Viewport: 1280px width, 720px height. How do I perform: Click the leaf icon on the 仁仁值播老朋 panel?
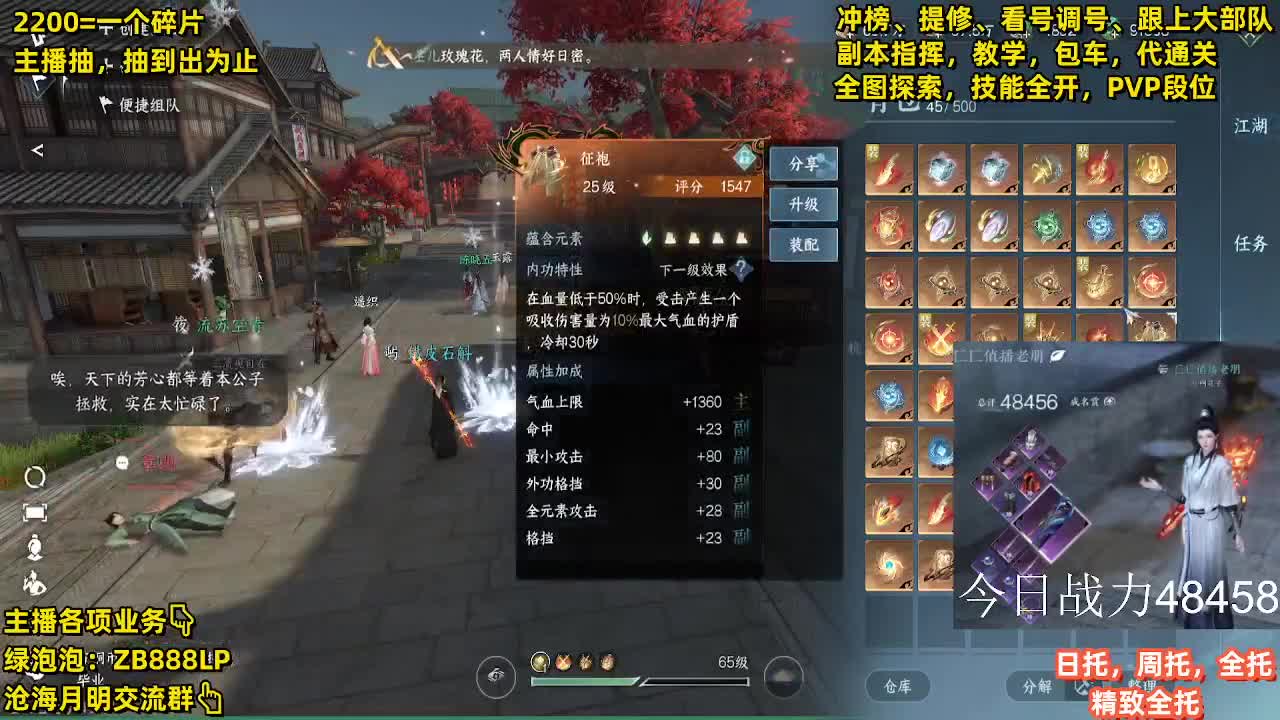tap(1056, 353)
